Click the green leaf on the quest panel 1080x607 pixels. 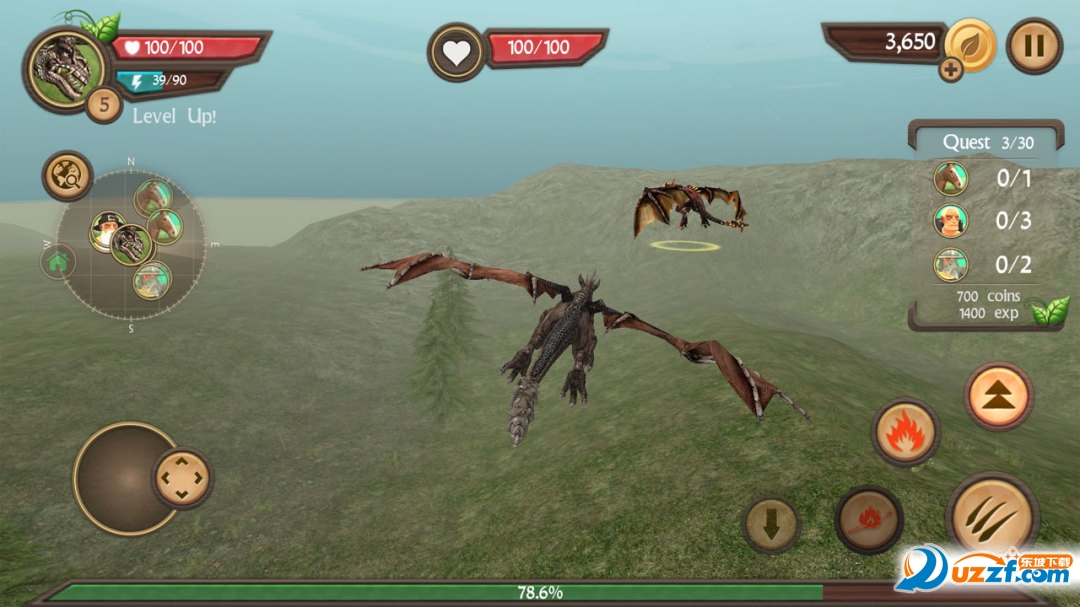[x=1050, y=311]
